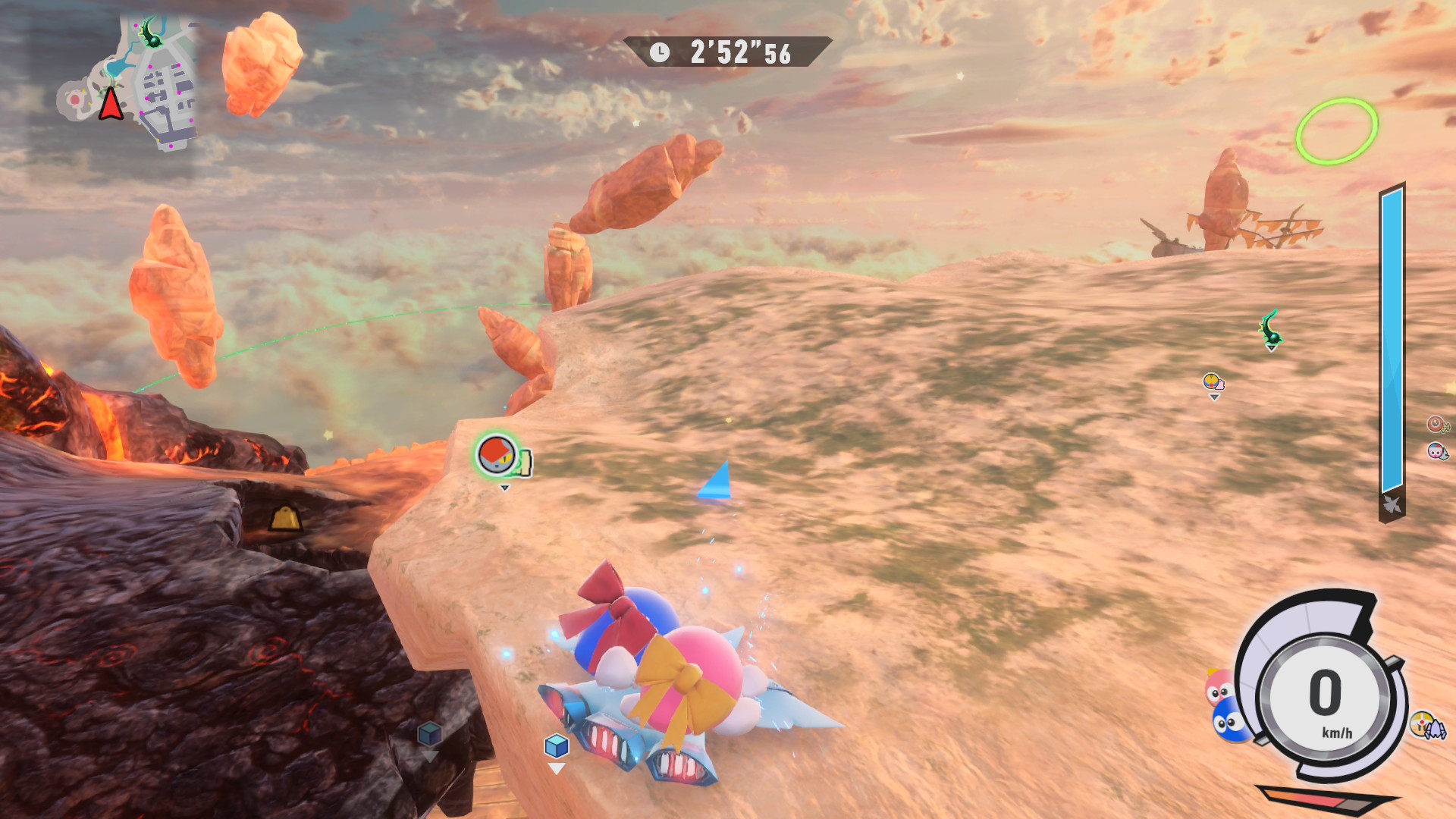Click the green-outlined dark tail waypoint marker
Viewport: 1456px width, 819px height.
tap(1270, 328)
